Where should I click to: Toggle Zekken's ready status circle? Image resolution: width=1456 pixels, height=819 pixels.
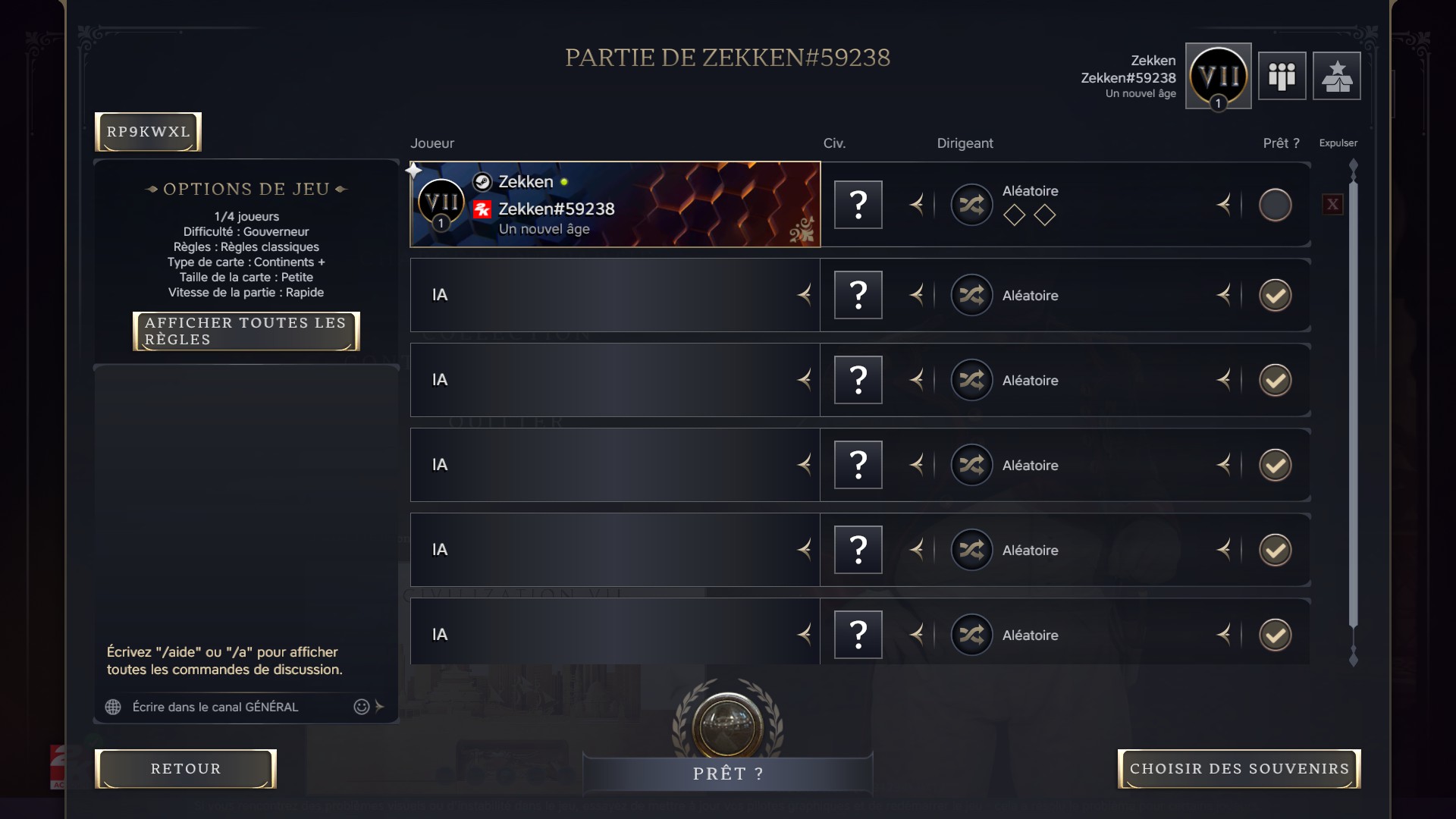point(1275,204)
